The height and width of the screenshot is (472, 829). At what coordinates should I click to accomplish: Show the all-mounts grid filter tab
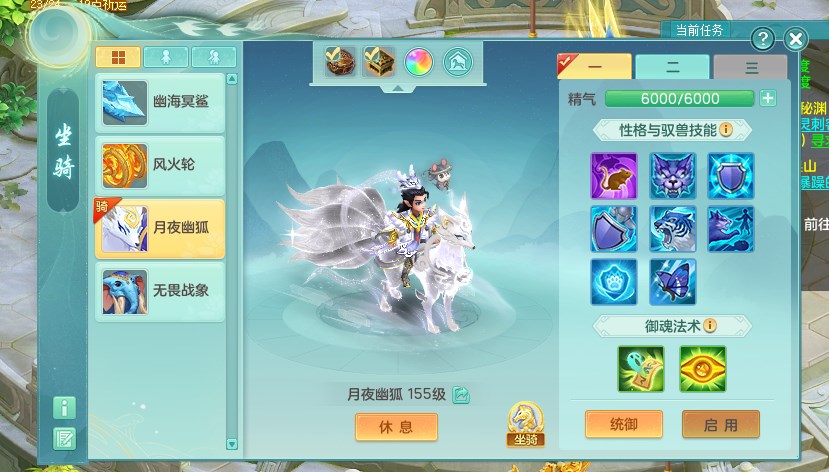pos(117,57)
